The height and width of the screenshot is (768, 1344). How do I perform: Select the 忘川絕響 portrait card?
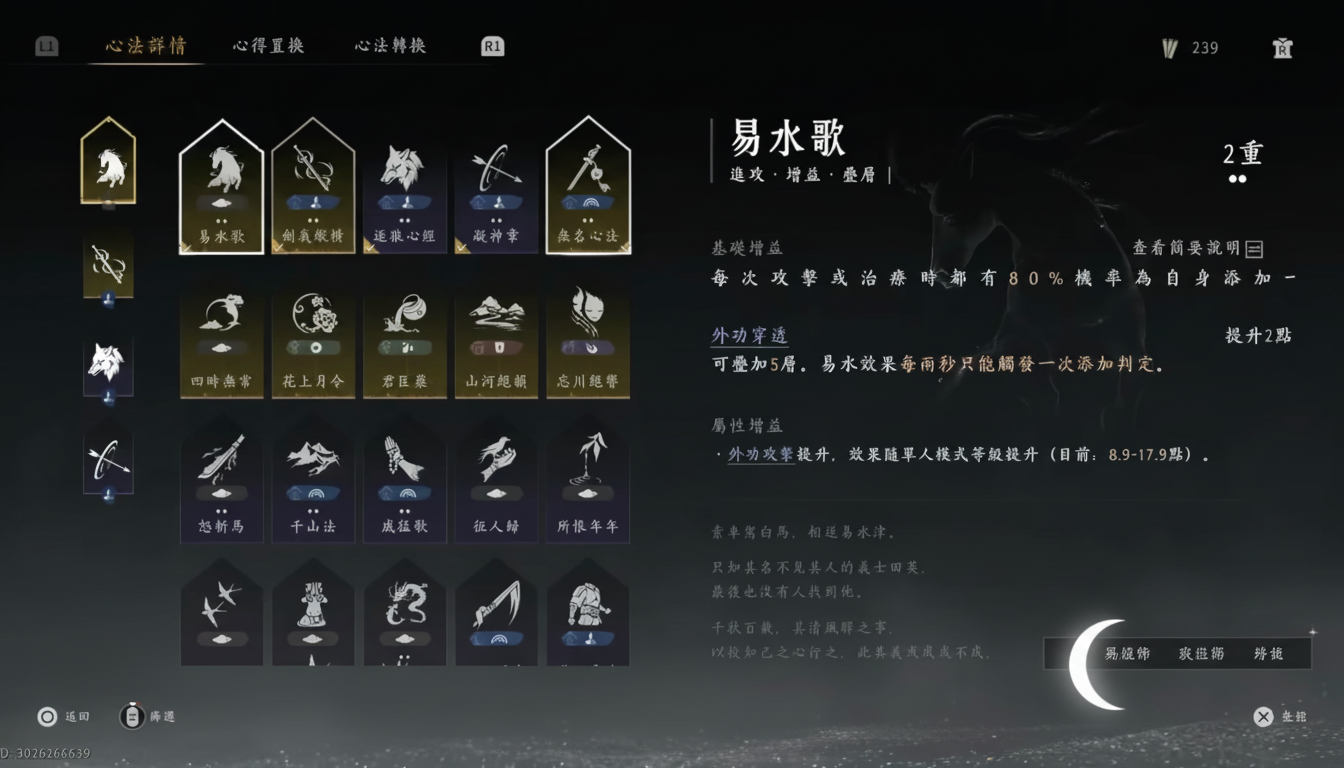tap(588, 340)
